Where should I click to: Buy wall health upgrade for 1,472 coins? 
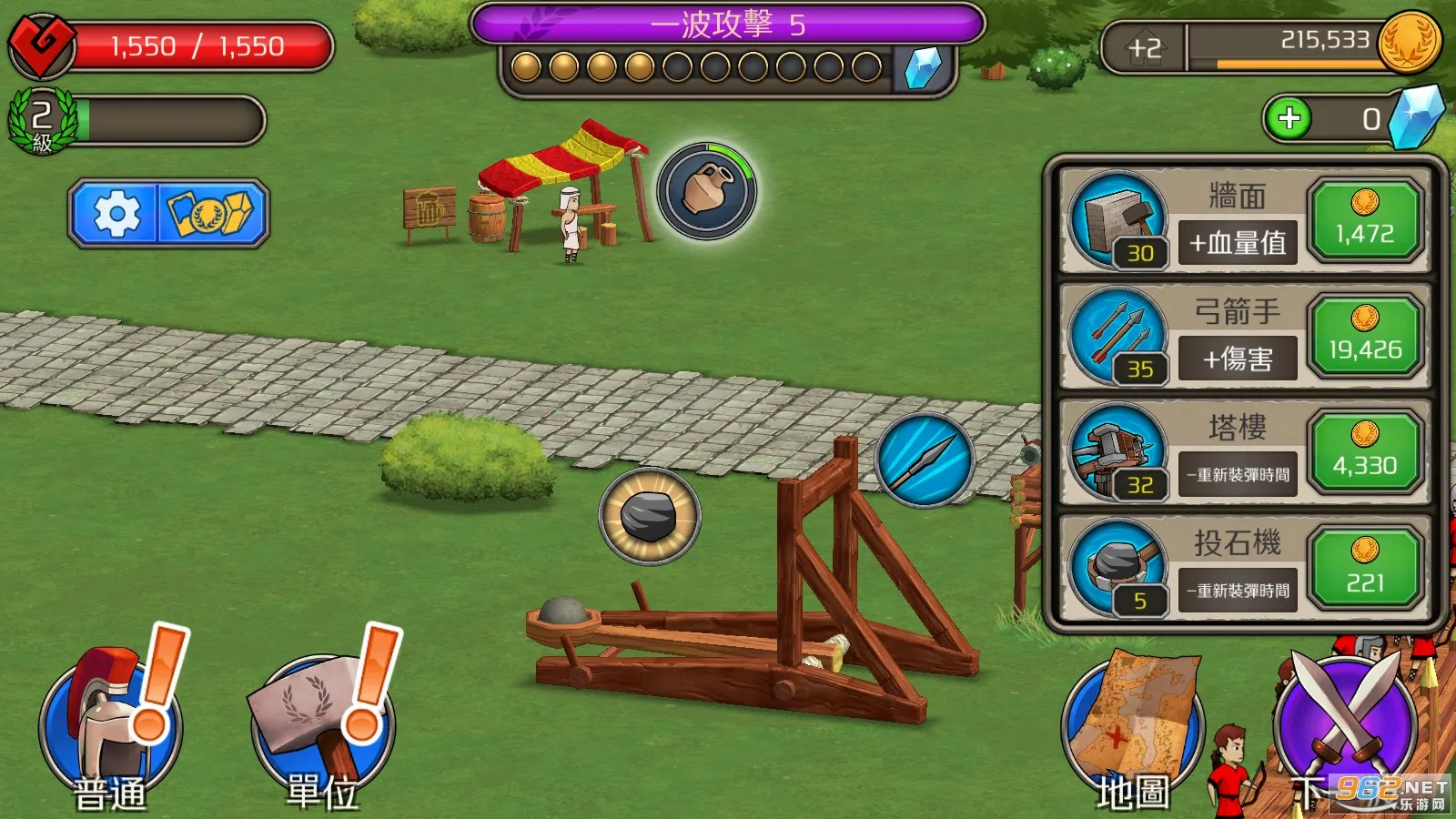[x=1365, y=221]
